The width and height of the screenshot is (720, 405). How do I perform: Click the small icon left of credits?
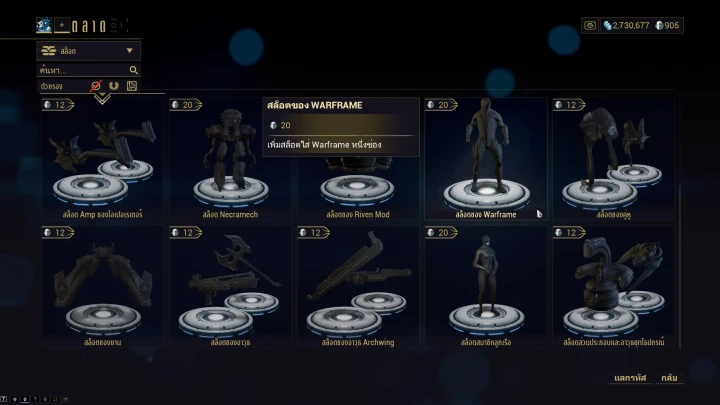(x=590, y=25)
